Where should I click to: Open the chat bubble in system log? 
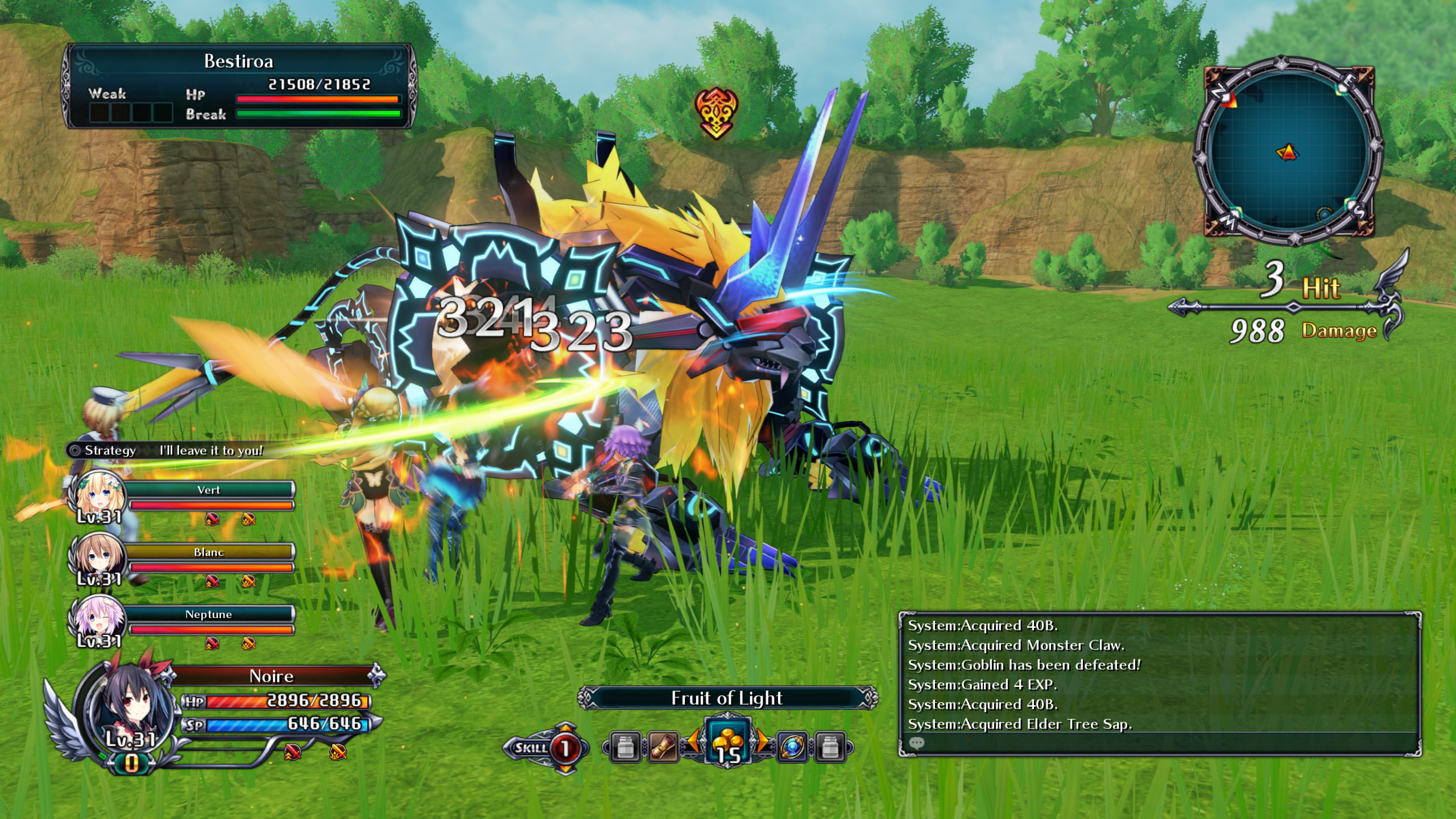916,743
